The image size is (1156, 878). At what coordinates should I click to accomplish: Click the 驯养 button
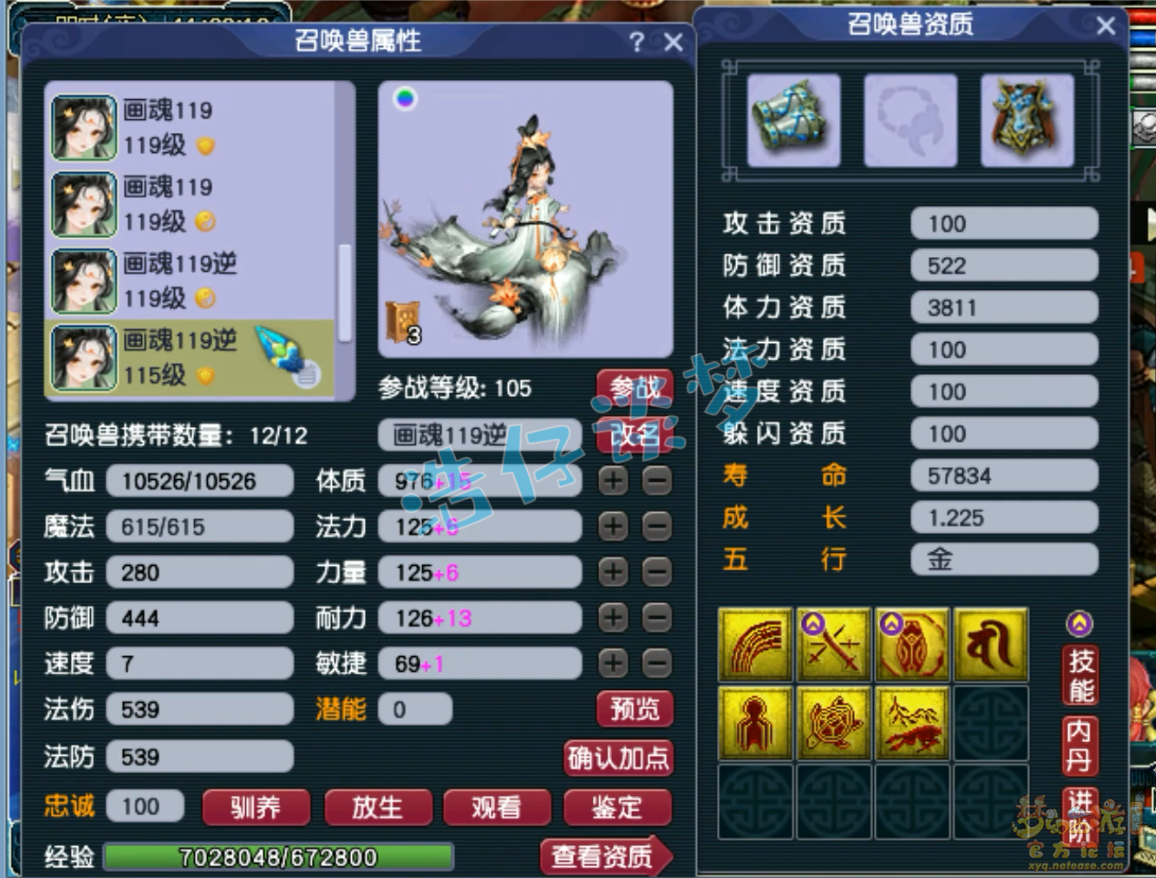coord(256,807)
